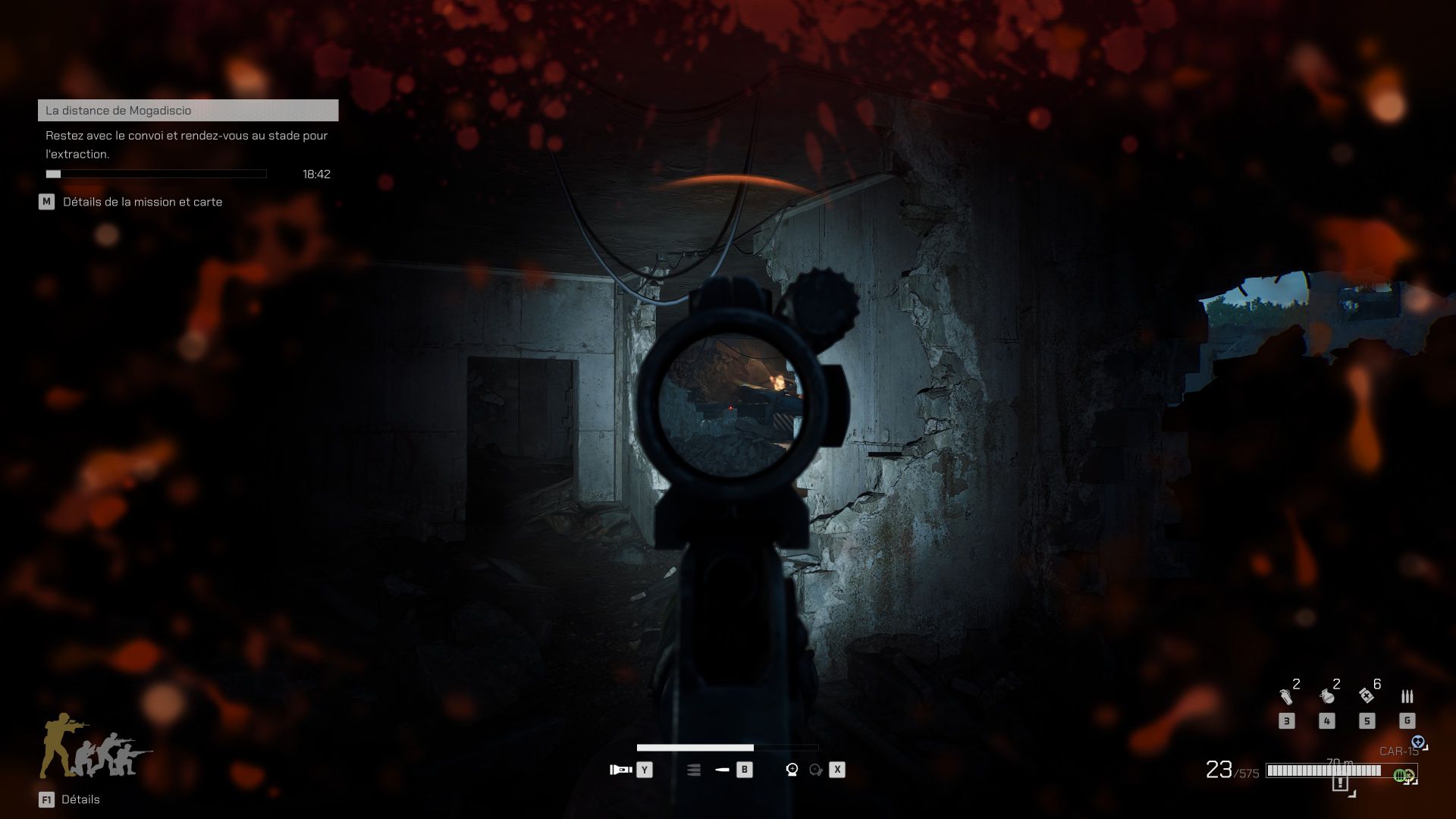Viewport: 1456px width, 819px height.
Task: Open 'Détails de la mission et carte'
Action: click(142, 202)
